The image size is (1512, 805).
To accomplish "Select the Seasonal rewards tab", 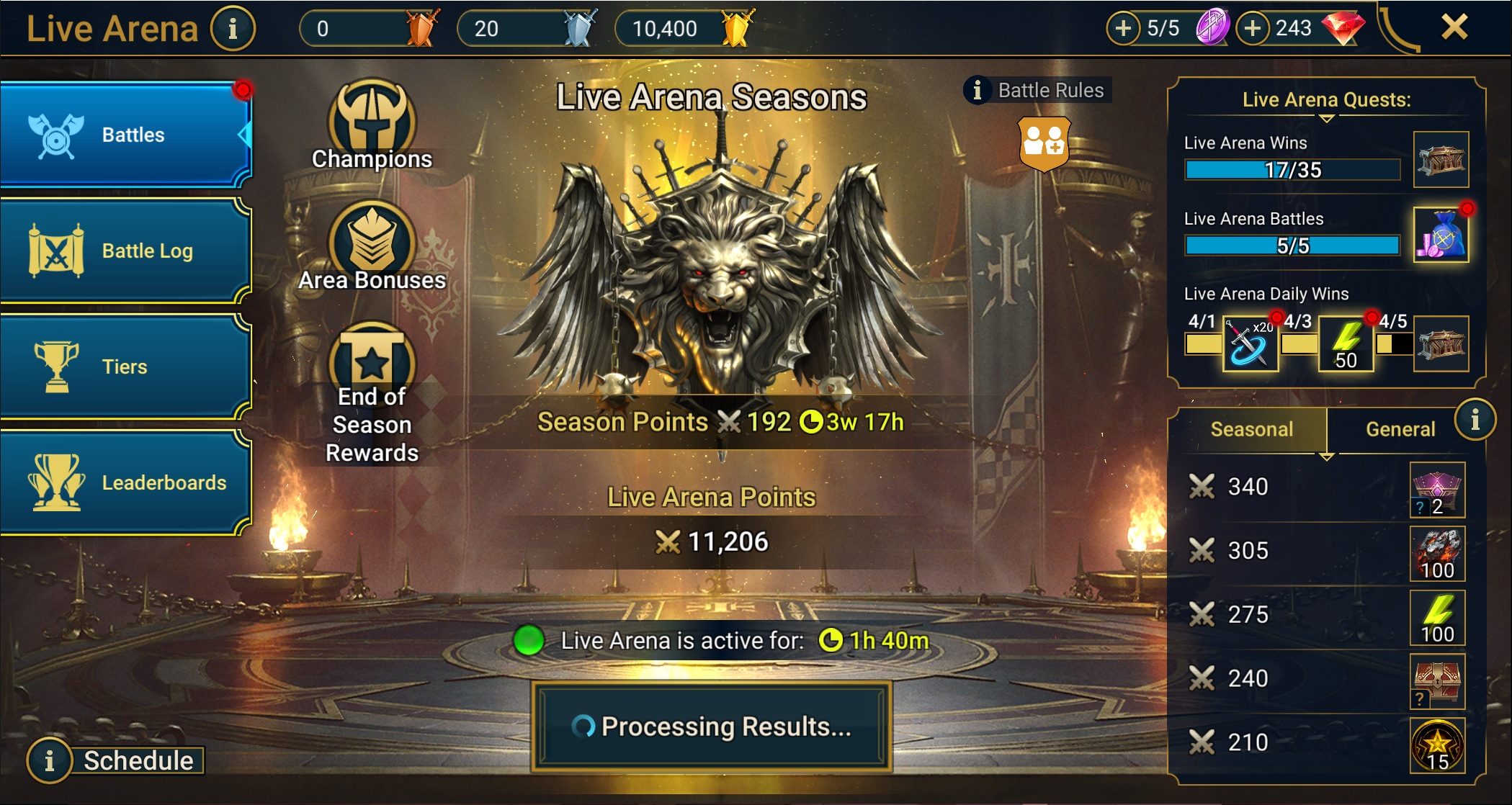I will click(x=1251, y=429).
